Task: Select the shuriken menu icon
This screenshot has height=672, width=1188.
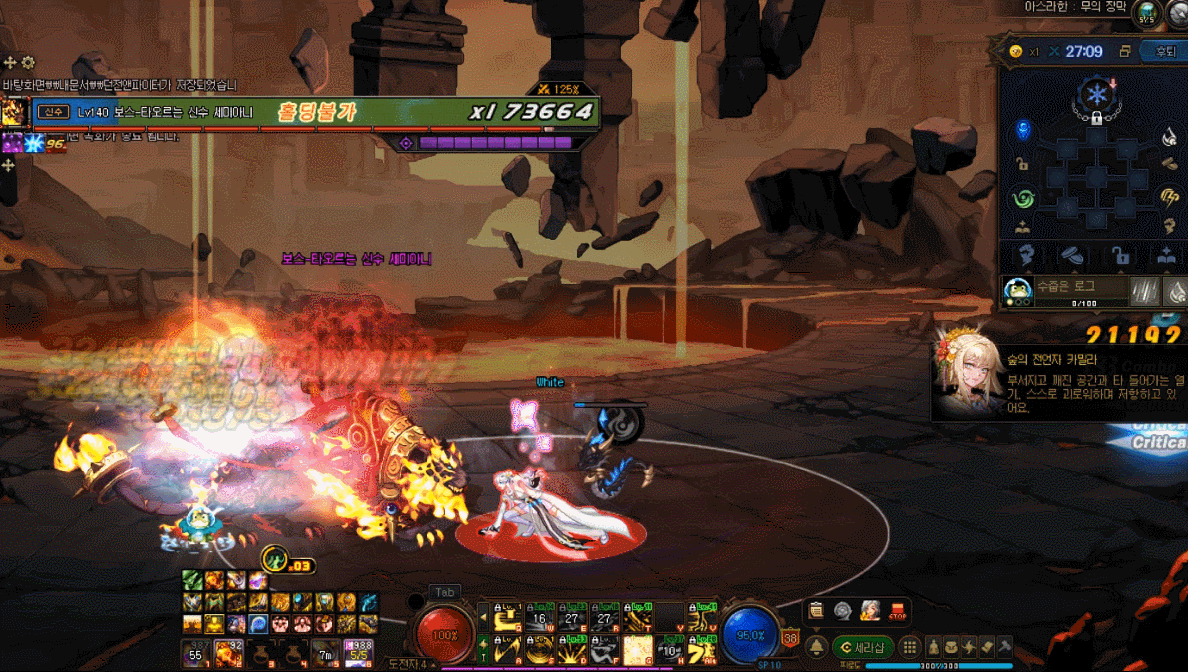Action: [x=969, y=646]
